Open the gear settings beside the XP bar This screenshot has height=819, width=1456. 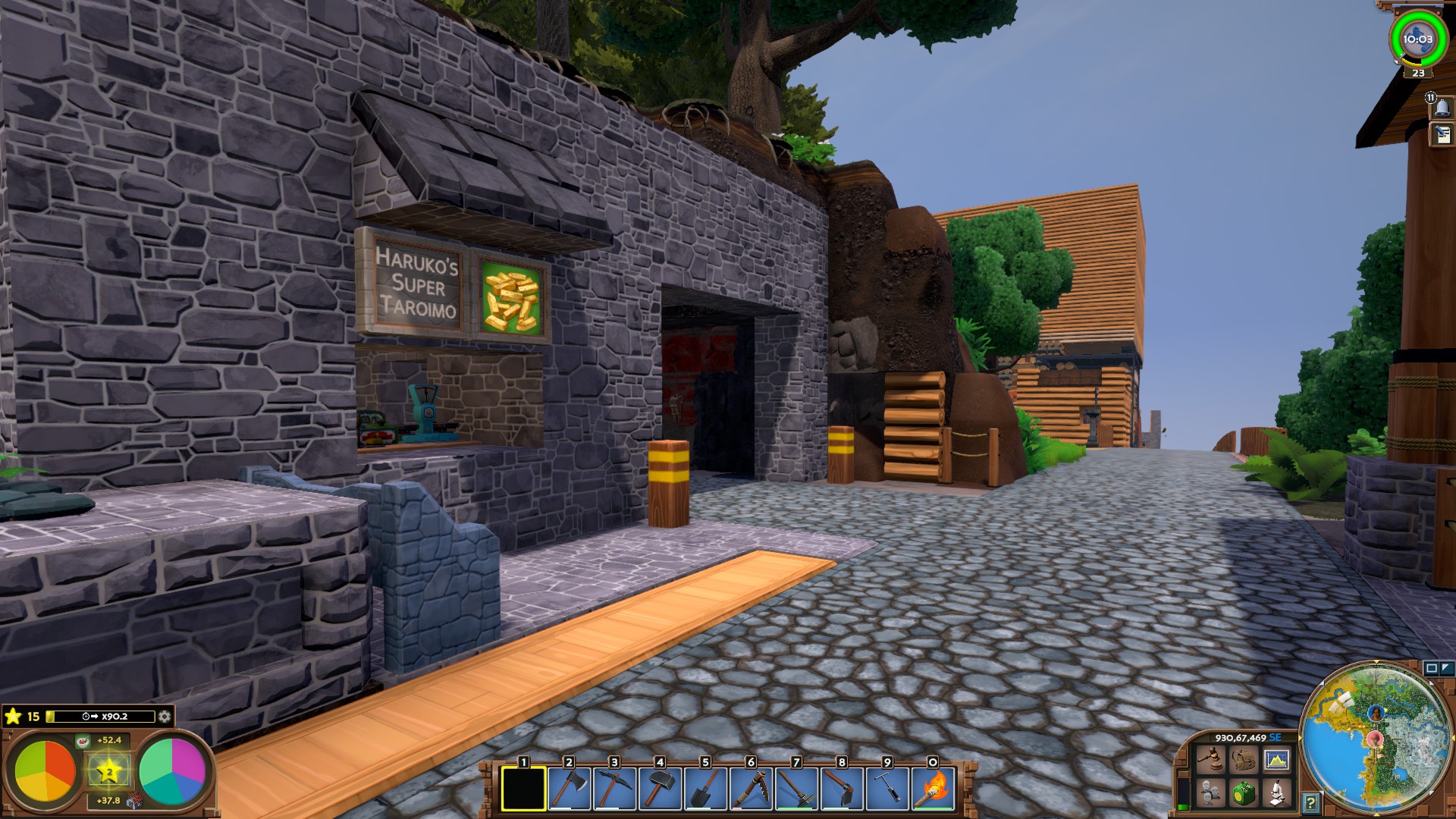(165, 716)
